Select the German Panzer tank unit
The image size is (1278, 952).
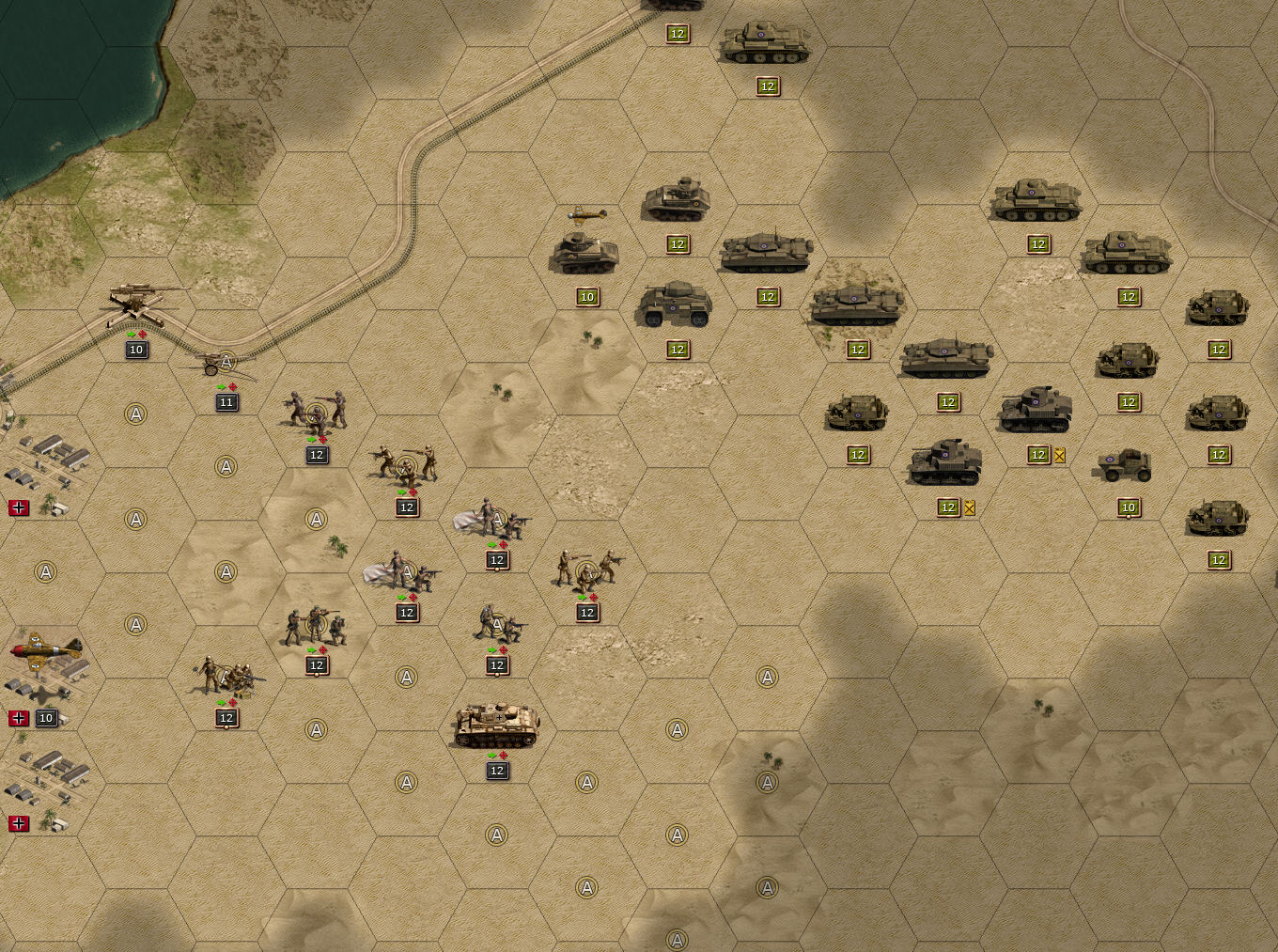click(x=496, y=726)
